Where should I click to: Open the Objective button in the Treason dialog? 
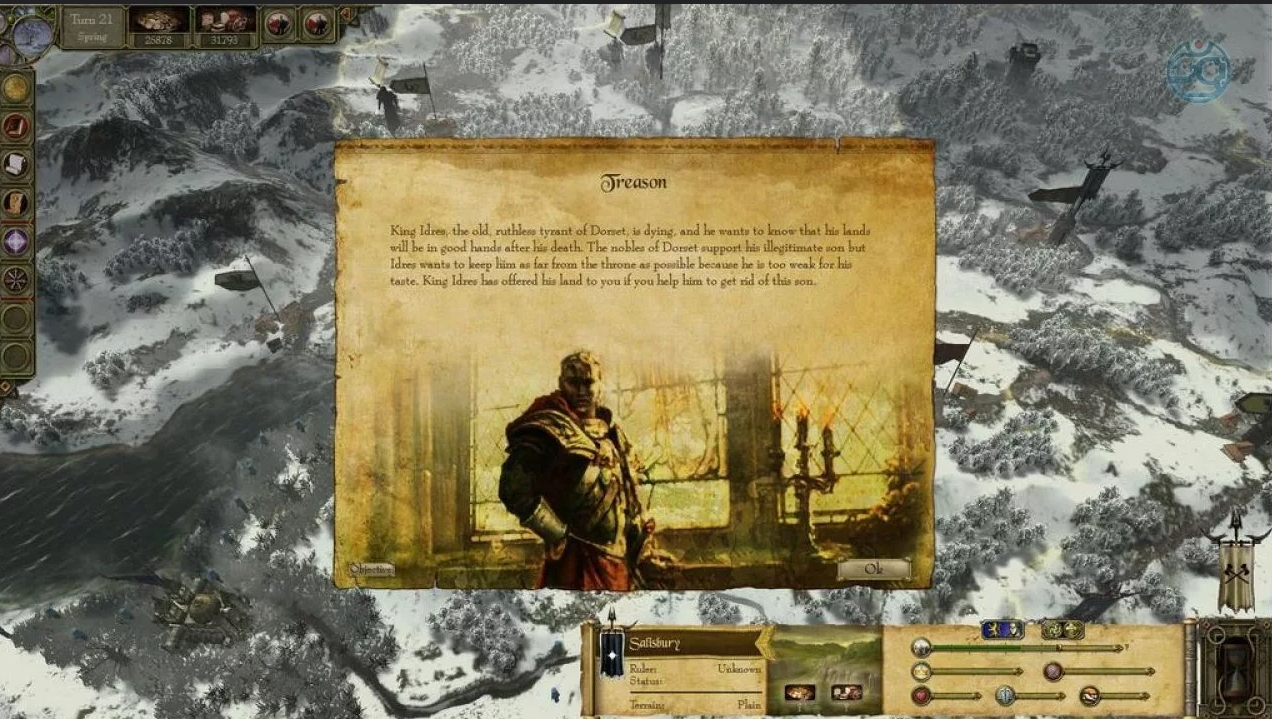click(x=371, y=569)
